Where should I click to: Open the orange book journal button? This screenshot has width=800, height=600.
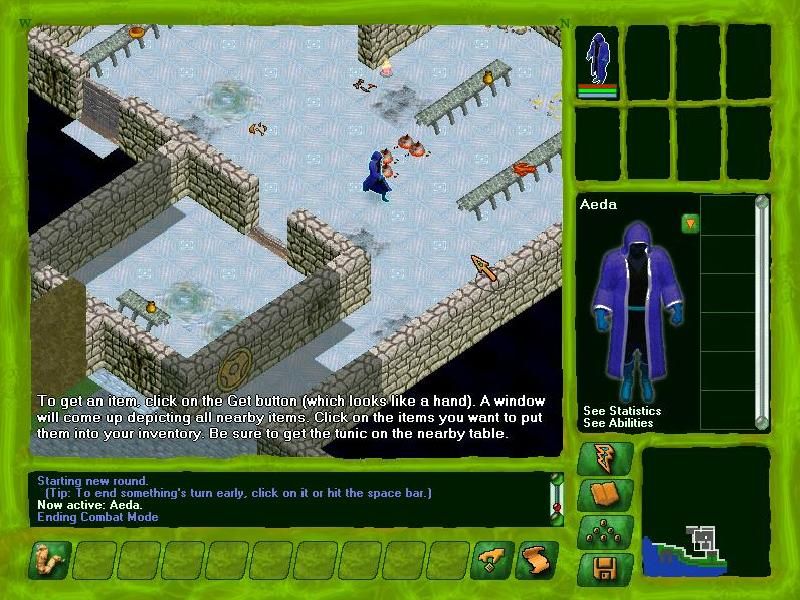click(607, 496)
